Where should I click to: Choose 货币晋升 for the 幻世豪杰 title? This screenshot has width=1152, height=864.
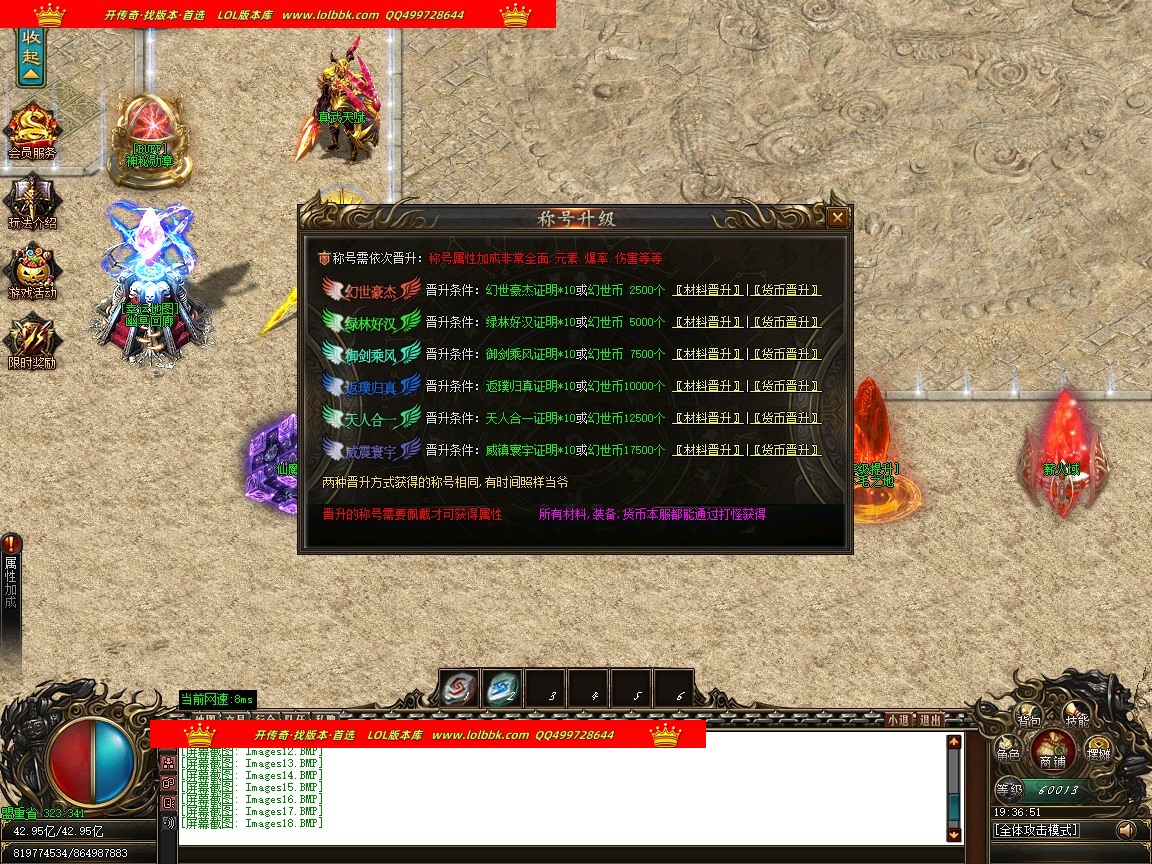click(786, 290)
